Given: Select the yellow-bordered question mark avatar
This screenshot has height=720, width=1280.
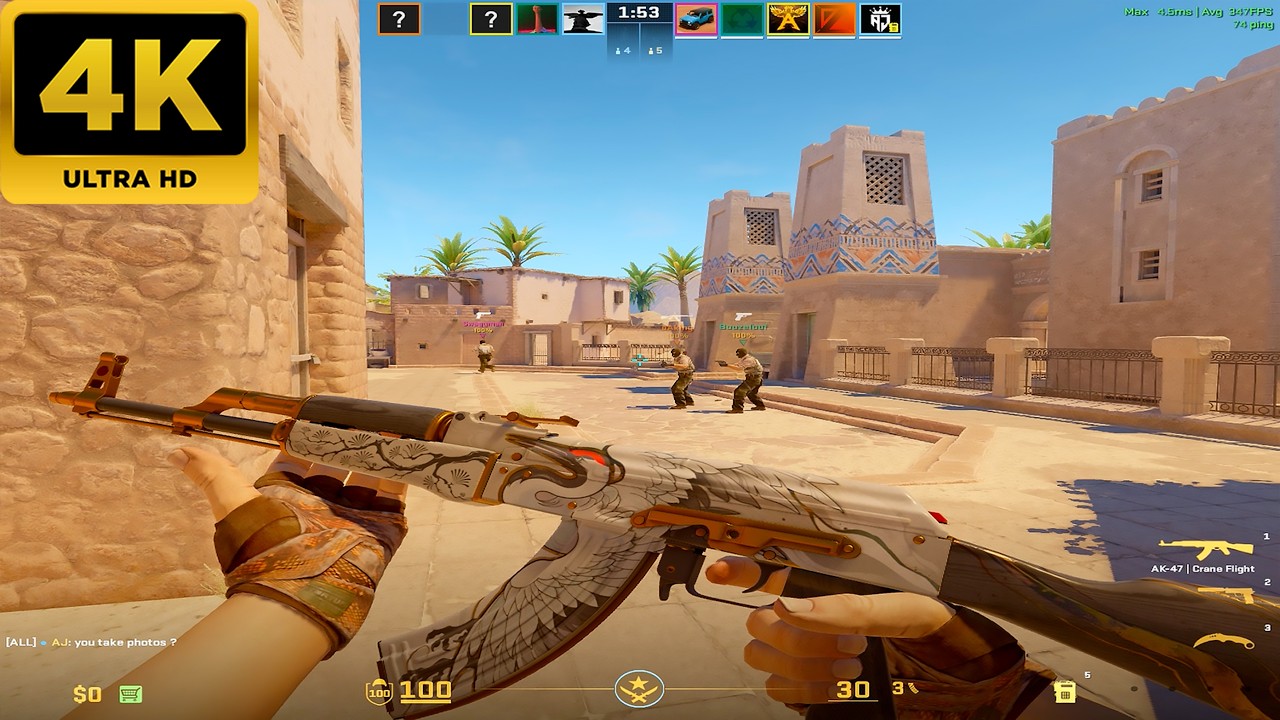Looking at the screenshot, I should click(x=491, y=19).
